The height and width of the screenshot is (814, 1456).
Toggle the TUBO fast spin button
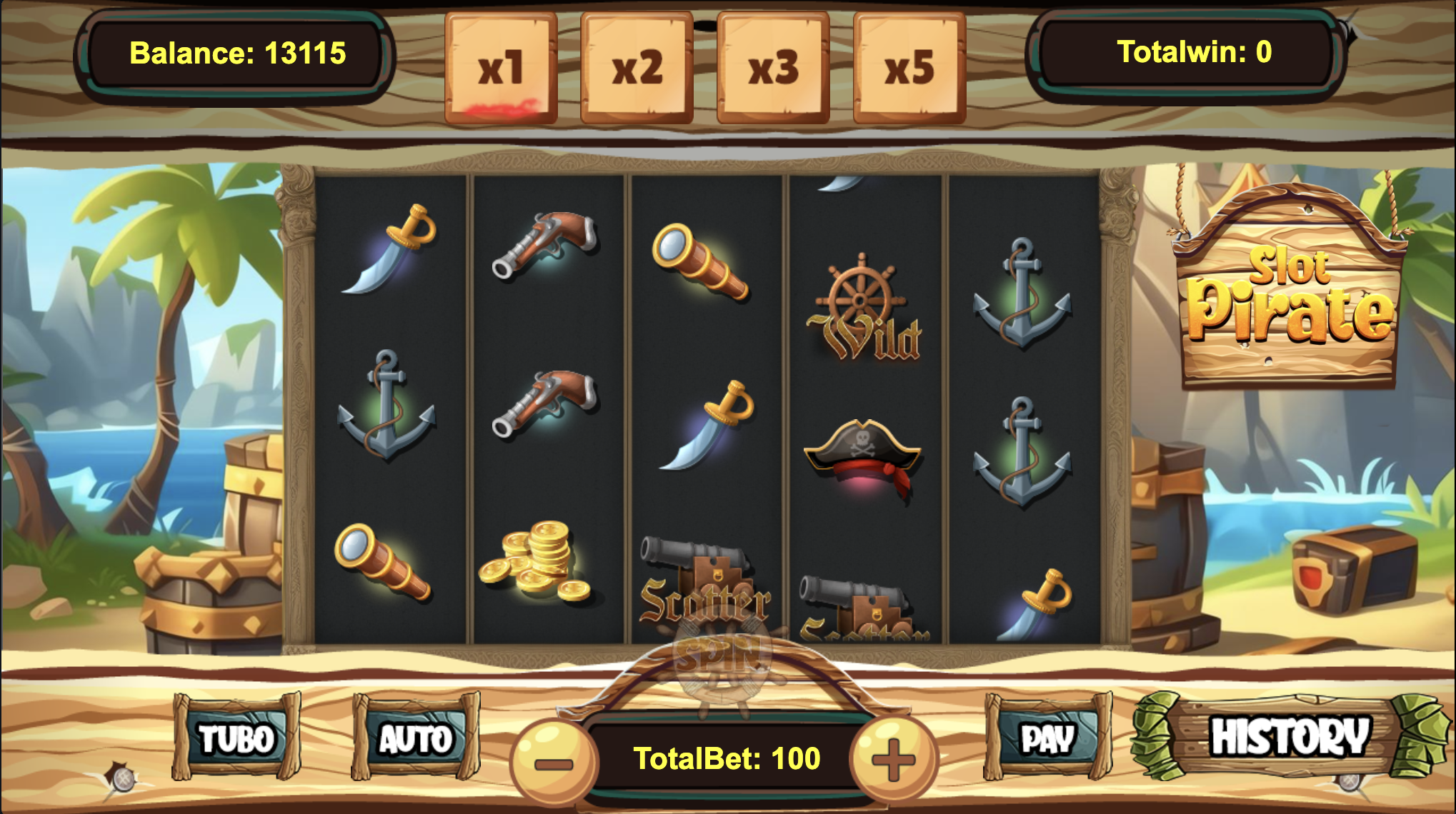pos(236,738)
